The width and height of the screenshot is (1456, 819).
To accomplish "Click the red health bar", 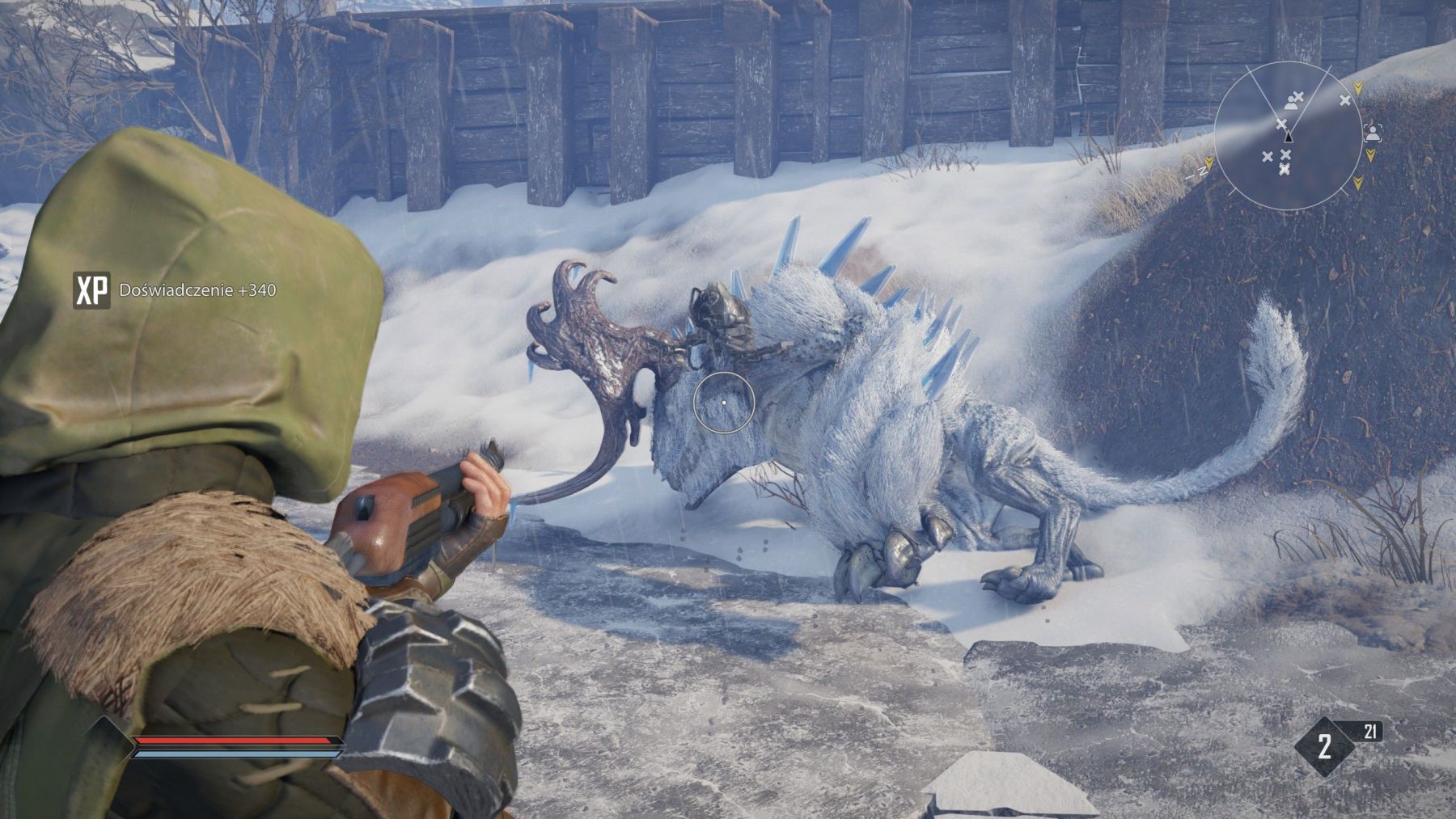I will point(232,741).
